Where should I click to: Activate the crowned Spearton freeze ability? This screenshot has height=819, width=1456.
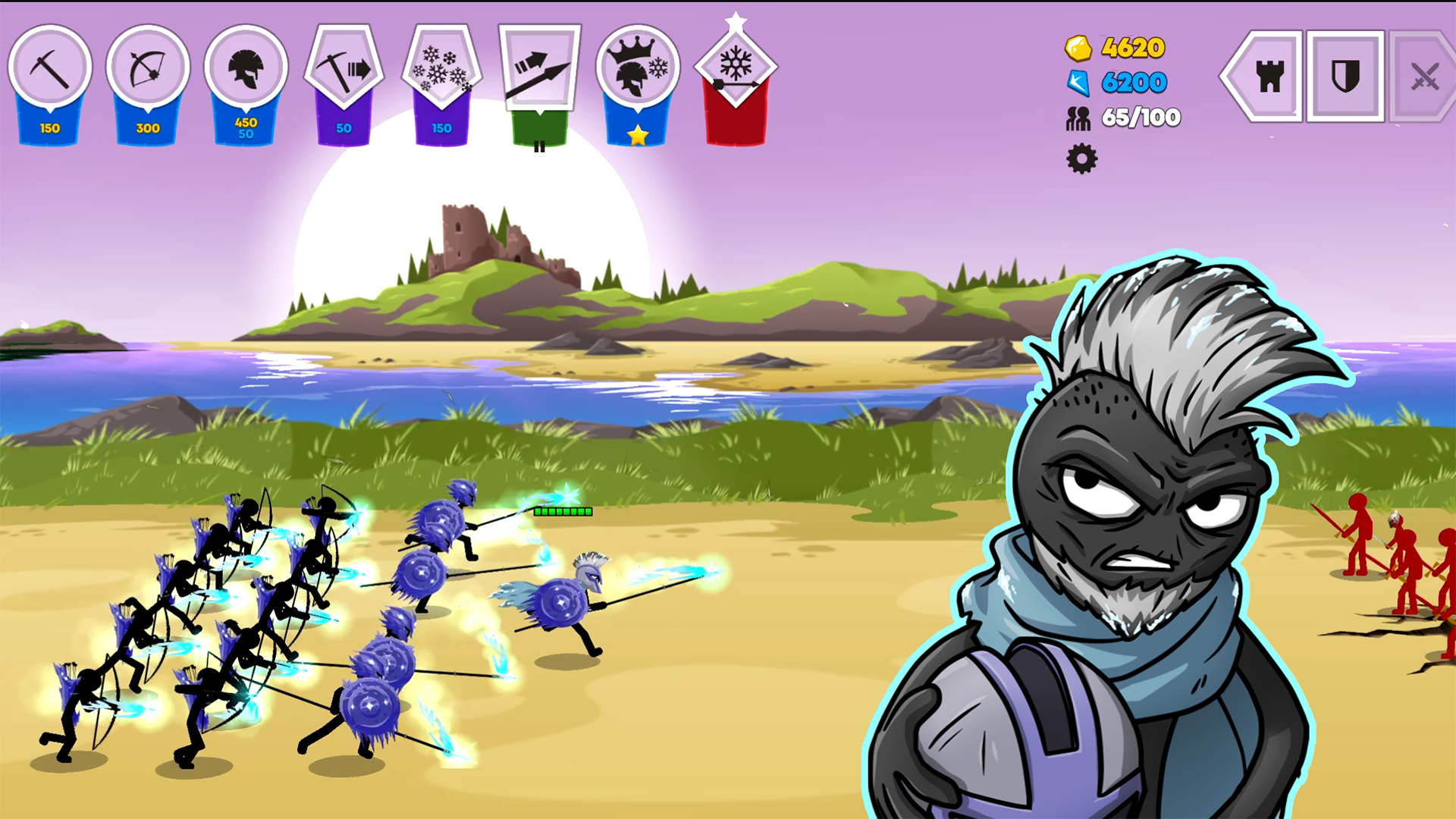638,68
